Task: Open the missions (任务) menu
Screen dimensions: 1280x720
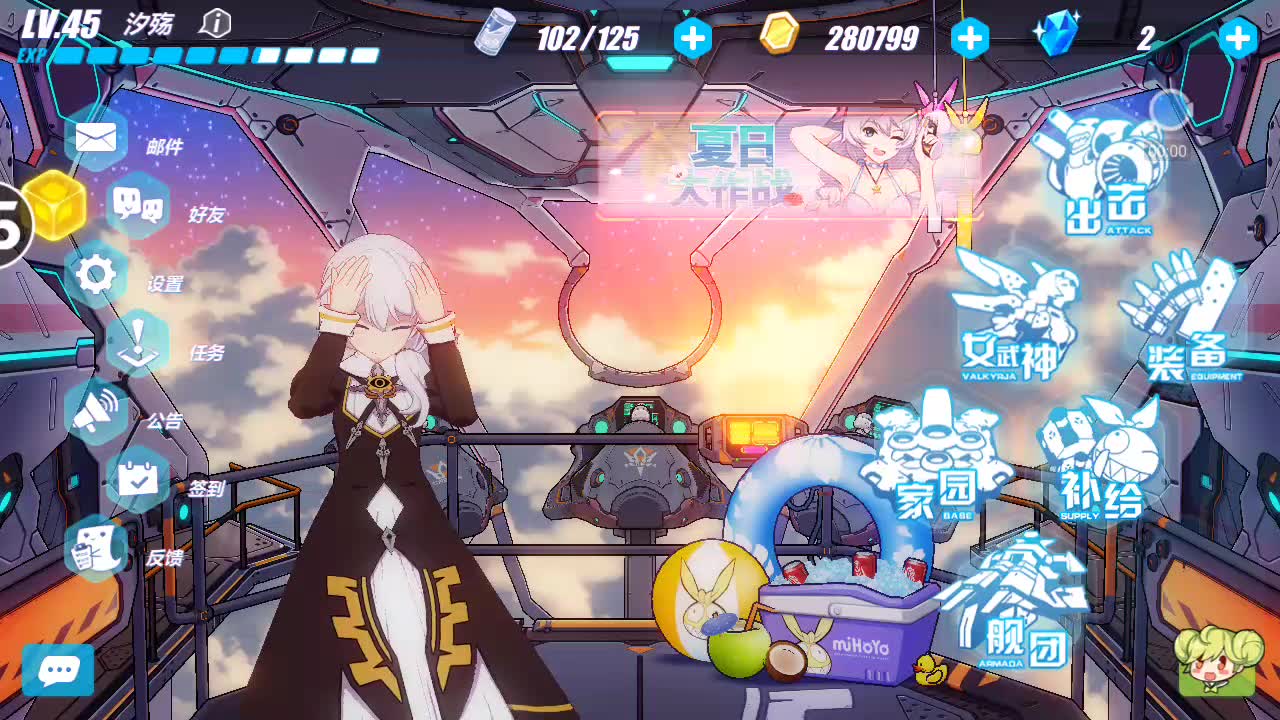Action: tap(137, 343)
